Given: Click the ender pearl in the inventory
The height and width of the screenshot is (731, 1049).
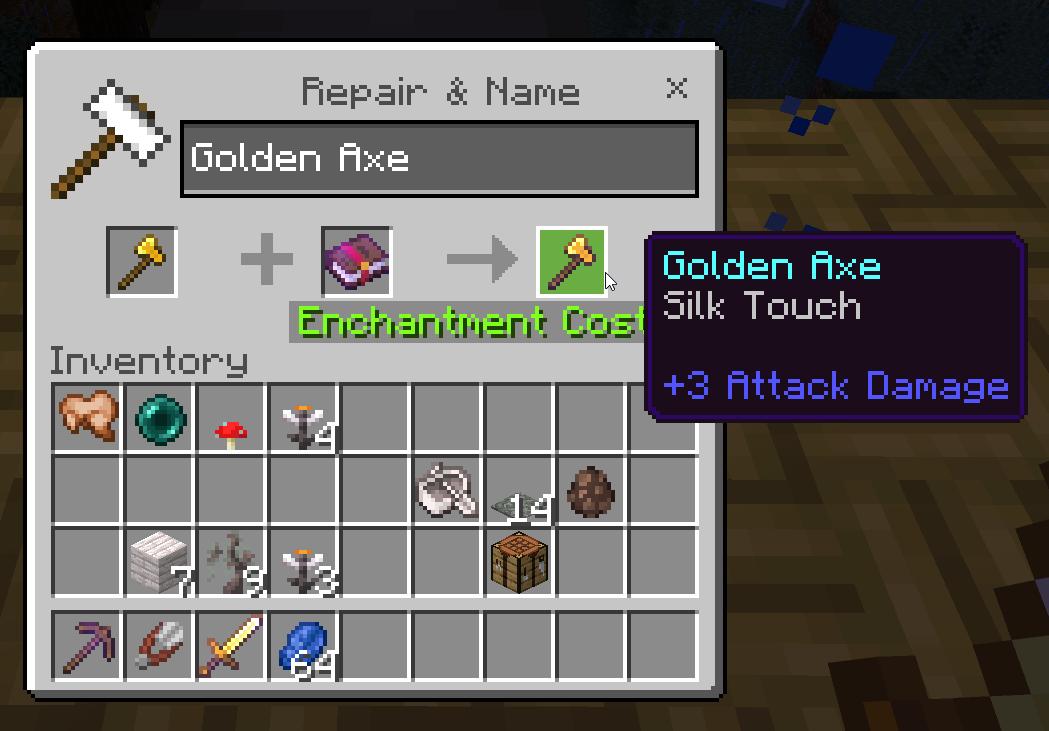Looking at the screenshot, I should click(160, 418).
